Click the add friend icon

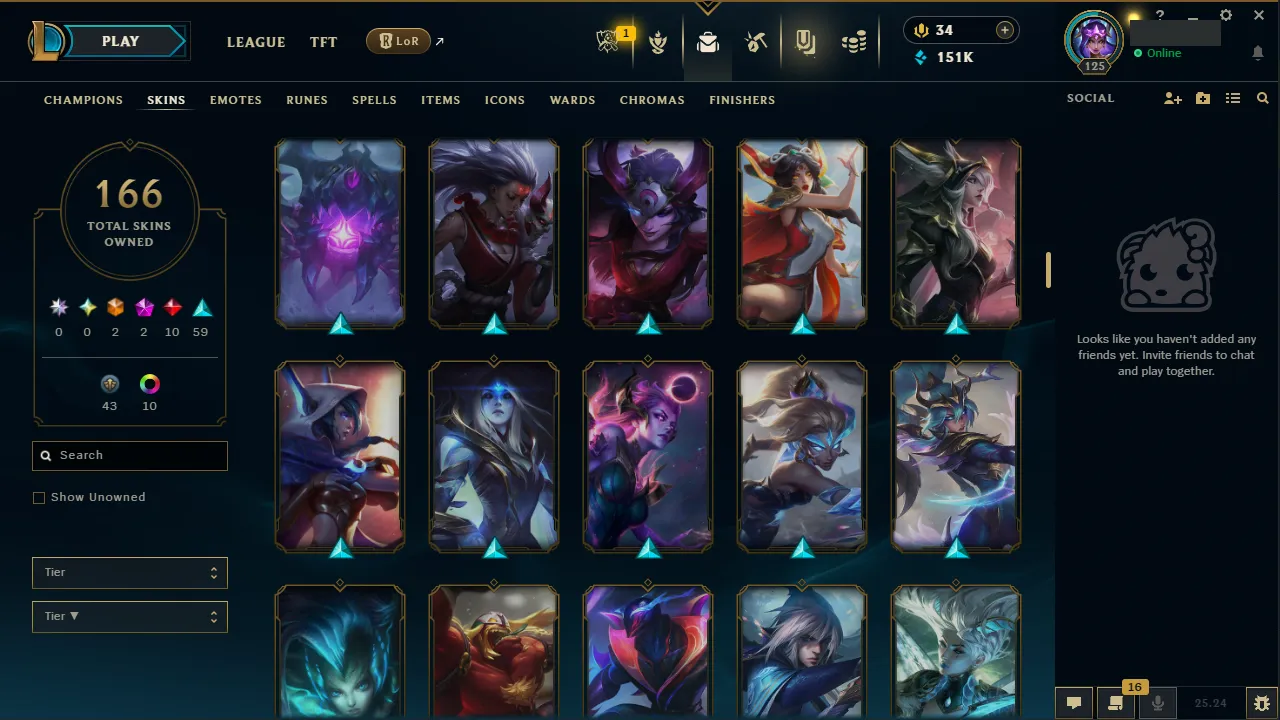coord(1172,98)
